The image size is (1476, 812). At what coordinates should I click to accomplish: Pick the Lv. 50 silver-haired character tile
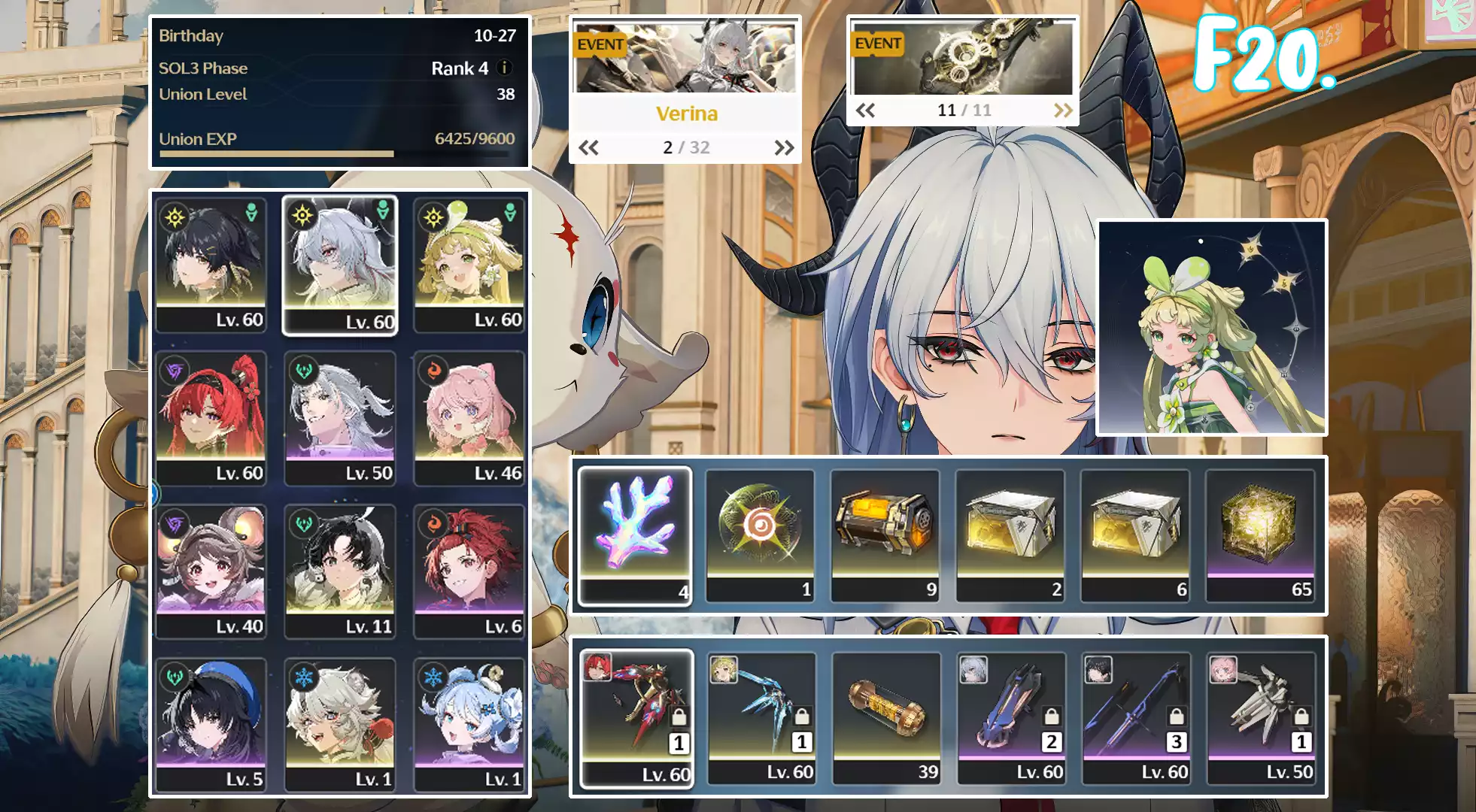tap(340, 418)
